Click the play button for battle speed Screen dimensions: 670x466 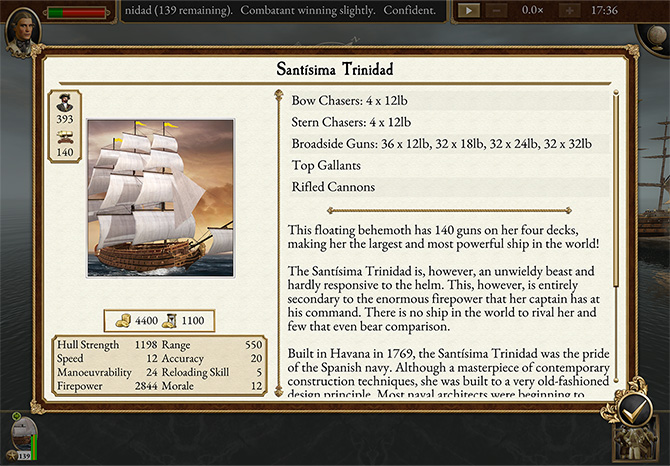[468, 10]
